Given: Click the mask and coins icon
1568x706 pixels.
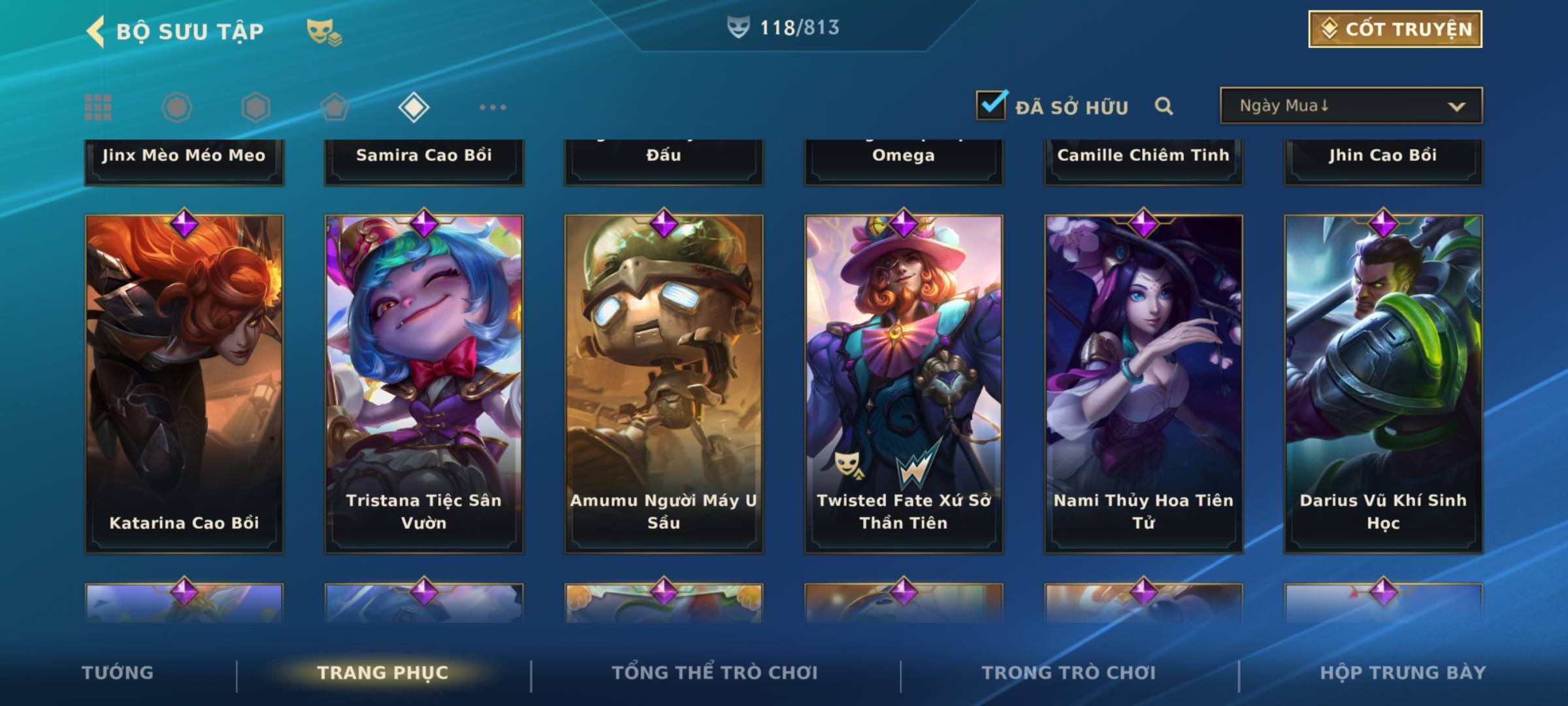Looking at the screenshot, I should tap(324, 32).
